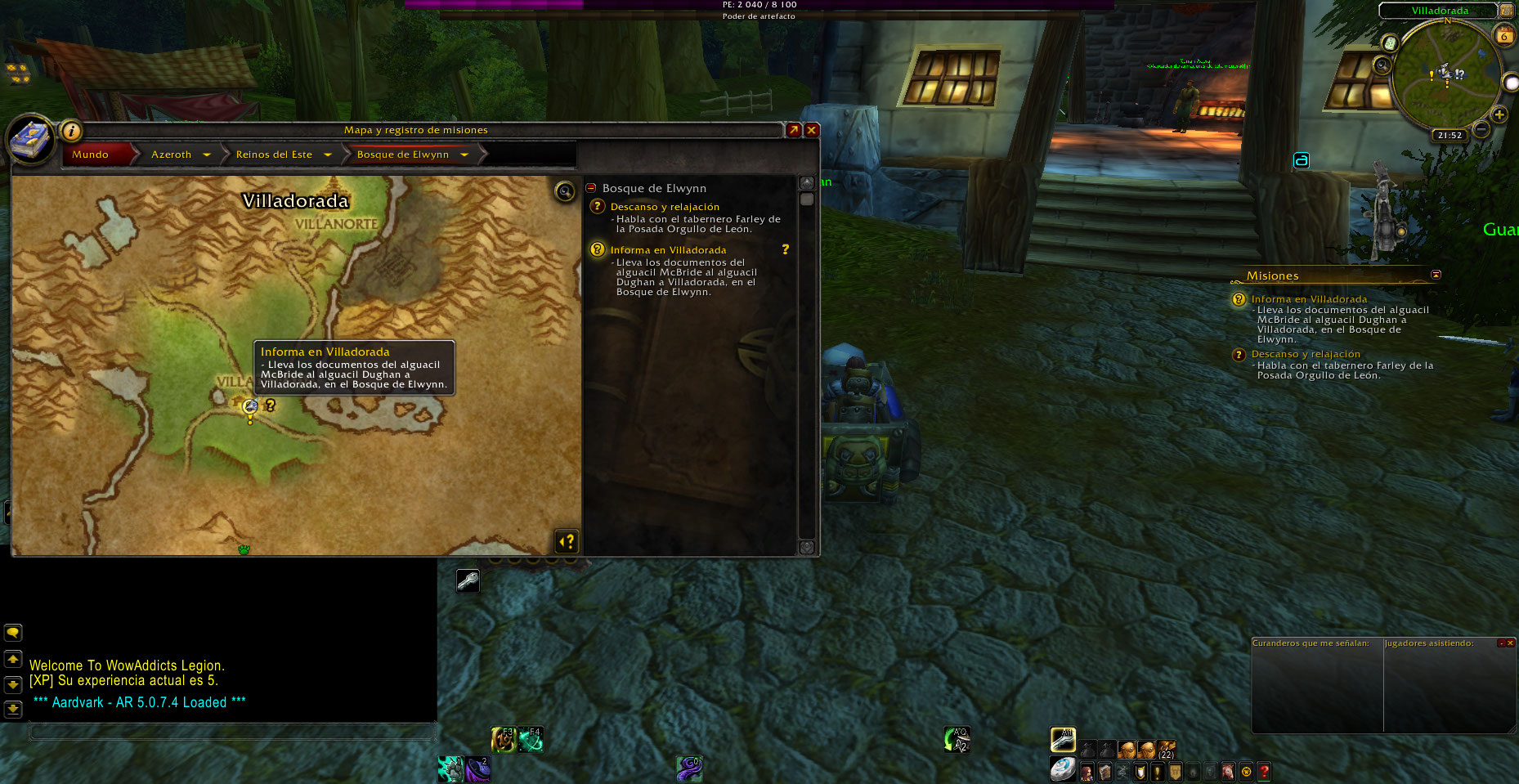Use the Hearthstone icon

[1062, 770]
